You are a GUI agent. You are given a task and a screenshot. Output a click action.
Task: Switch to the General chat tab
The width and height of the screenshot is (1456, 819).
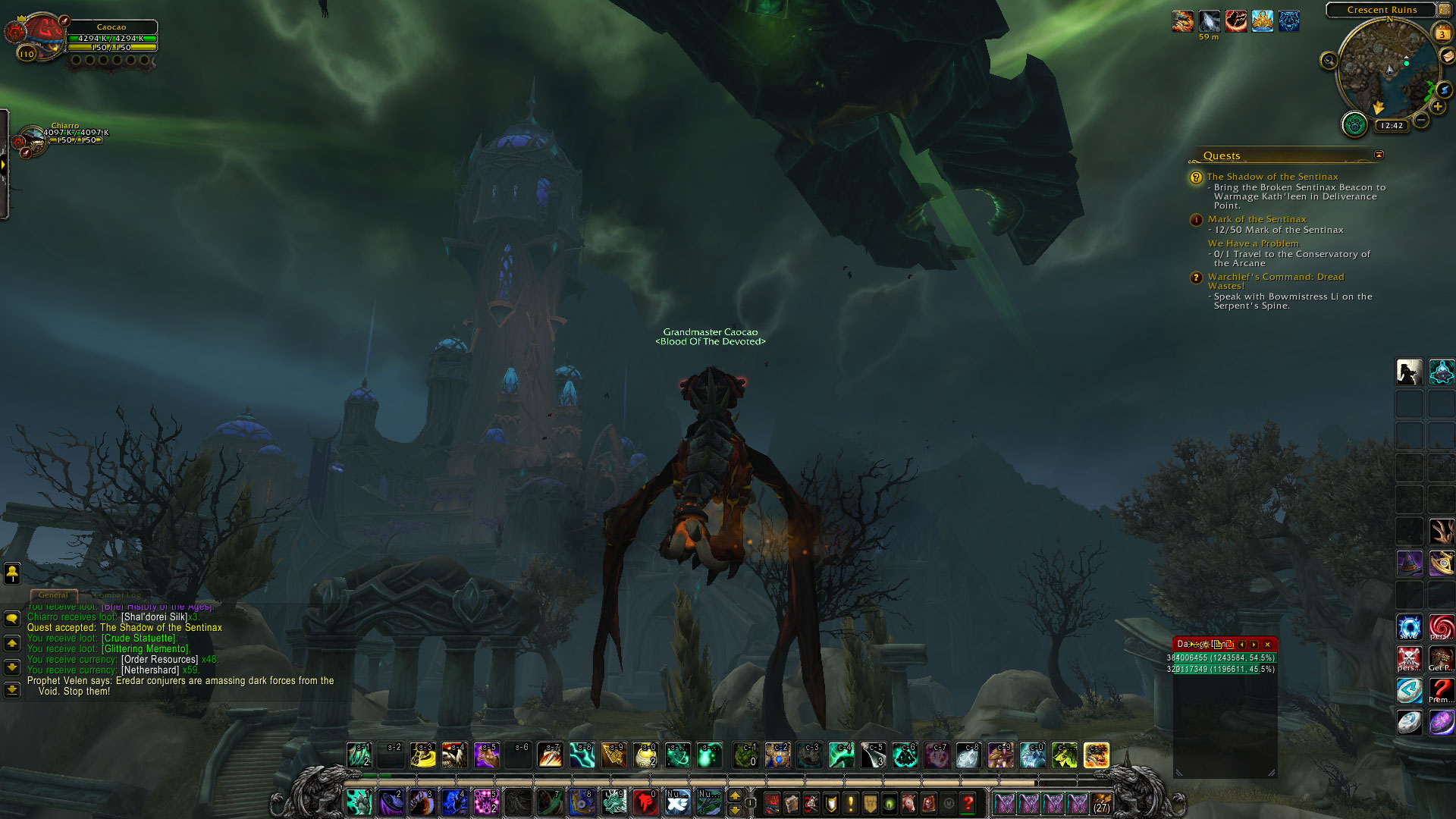[x=53, y=595]
